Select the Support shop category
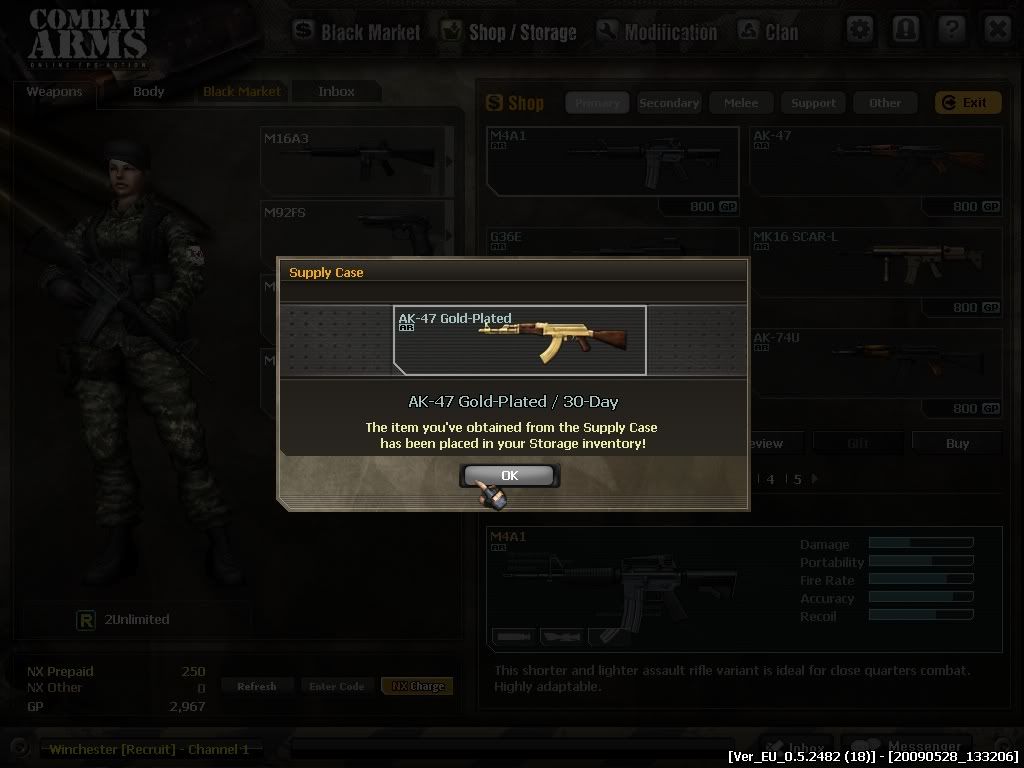Viewport: 1024px width, 768px height. point(813,103)
